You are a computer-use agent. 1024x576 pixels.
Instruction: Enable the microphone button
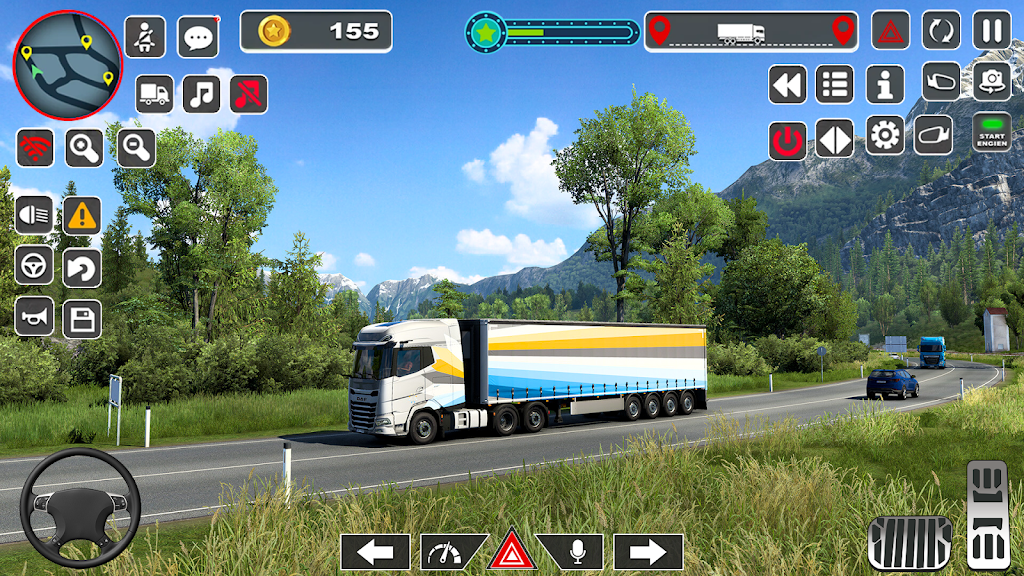[575, 552]
